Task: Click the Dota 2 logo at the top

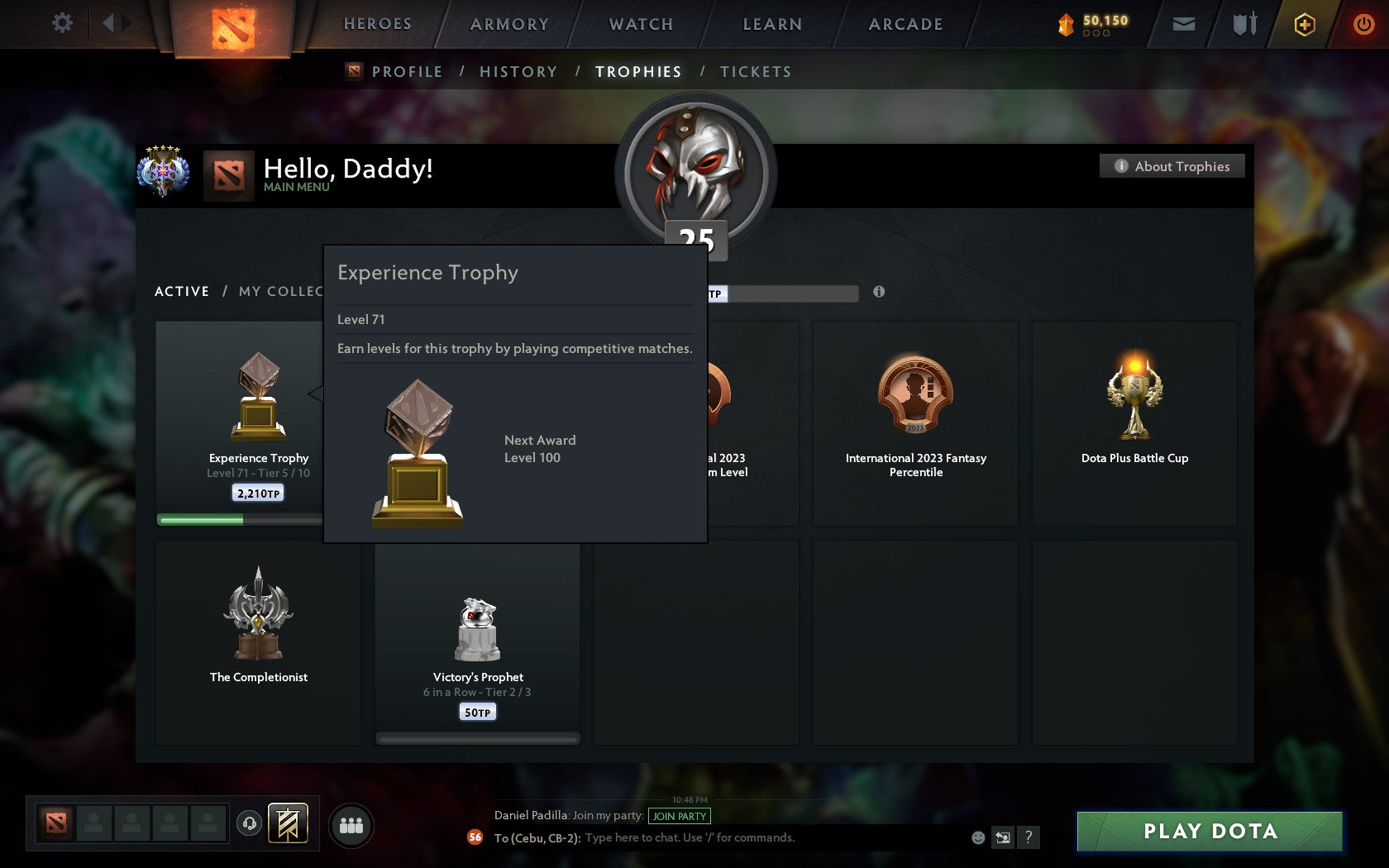Action: (x=233, y=25)
